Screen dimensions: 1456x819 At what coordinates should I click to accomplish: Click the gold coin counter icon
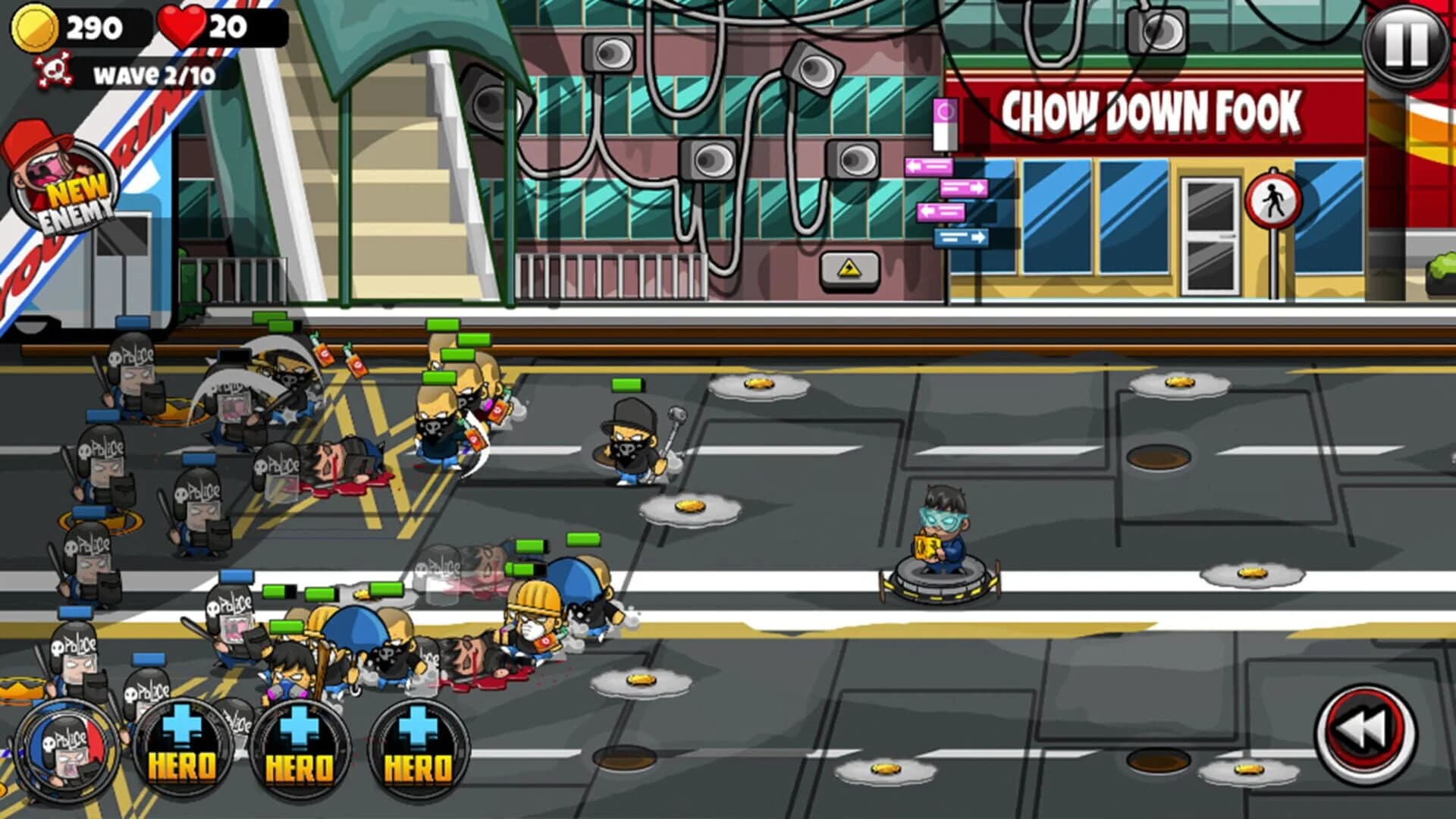click(34, 28)
